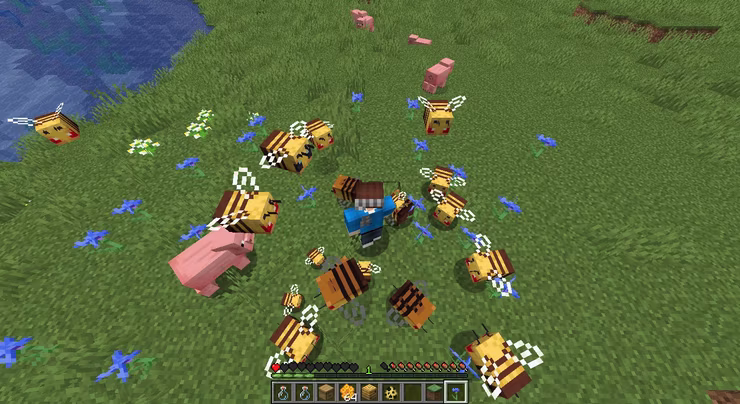Choose the blue cornflower hotbar slot
Image resolution: width=740 pixels, height=404 pixels.
pos(456,392)
